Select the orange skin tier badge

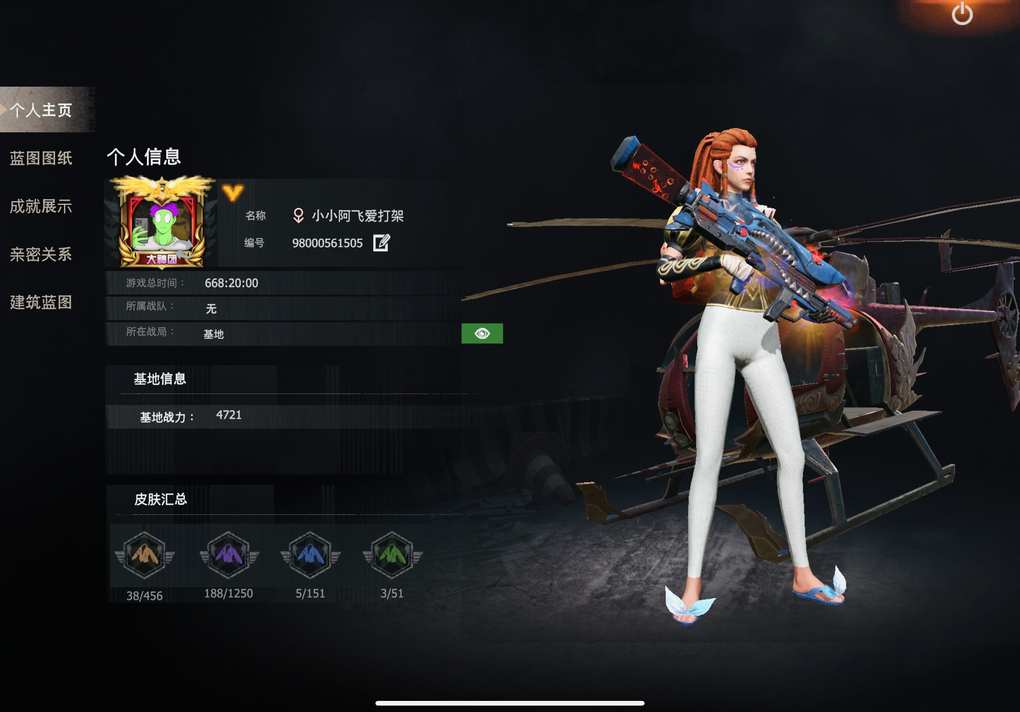[x=144, y=554]
